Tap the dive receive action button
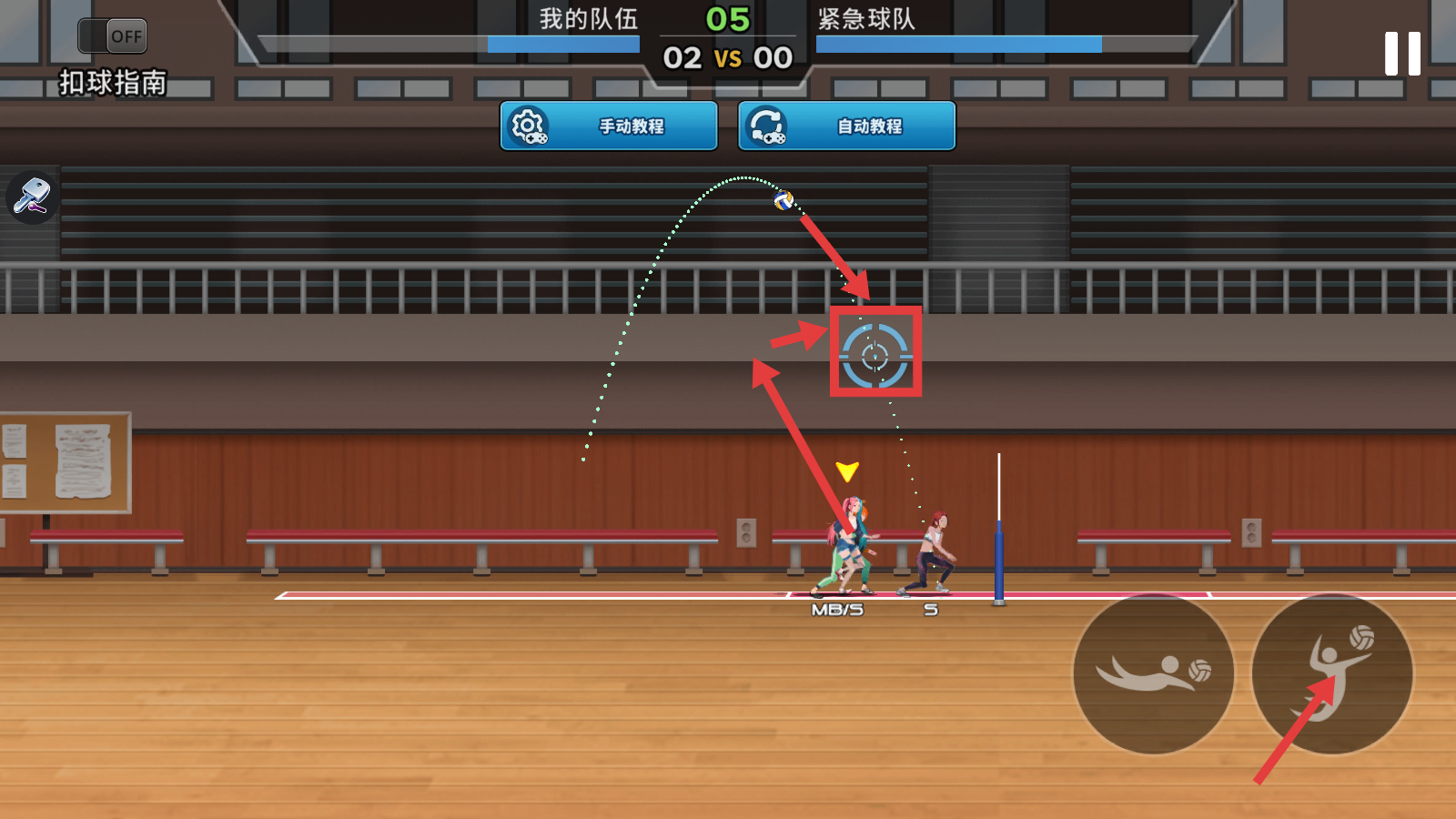The width and height of the screenshot is (1456, 819). pos(1154,674)
